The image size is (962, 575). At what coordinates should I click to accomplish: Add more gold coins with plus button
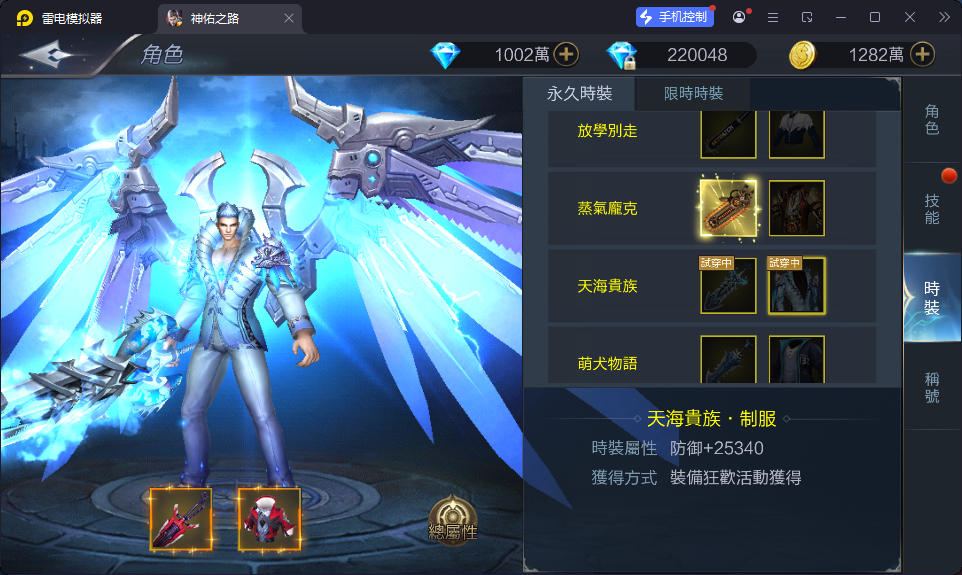pyautogui.click(x=922, y=55)
